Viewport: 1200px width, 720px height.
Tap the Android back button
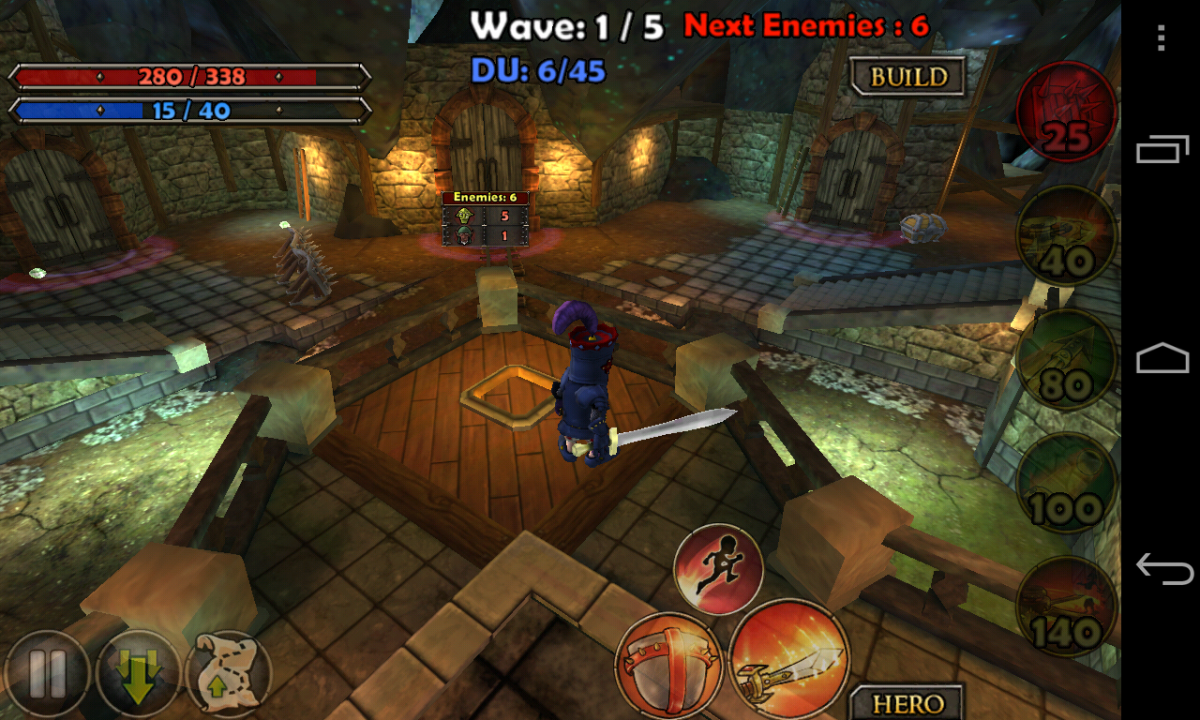point(1162,569)
